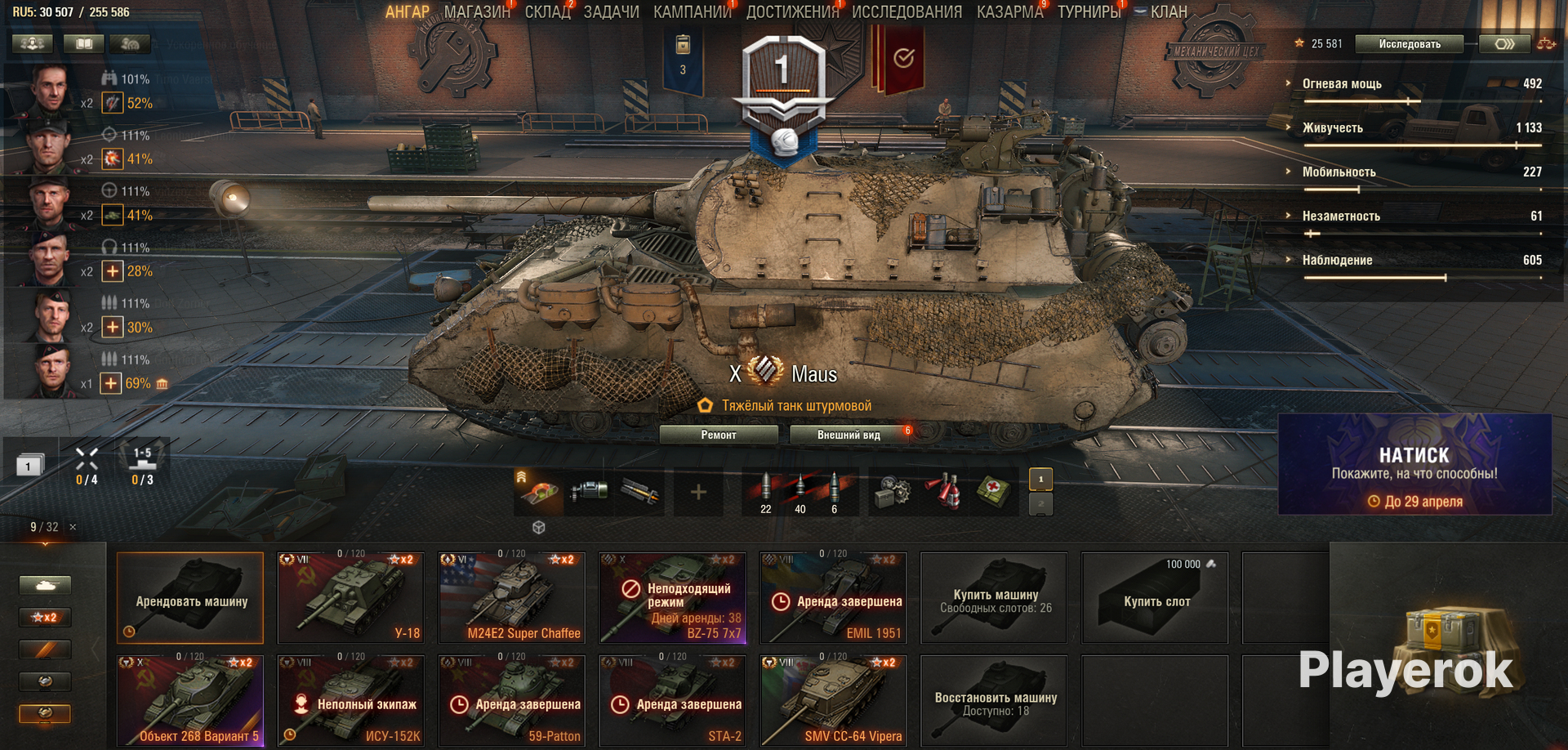Select the M24E2 Super Chaffee tank
The image size is (1568, 750).
click(x=511, y=598)
